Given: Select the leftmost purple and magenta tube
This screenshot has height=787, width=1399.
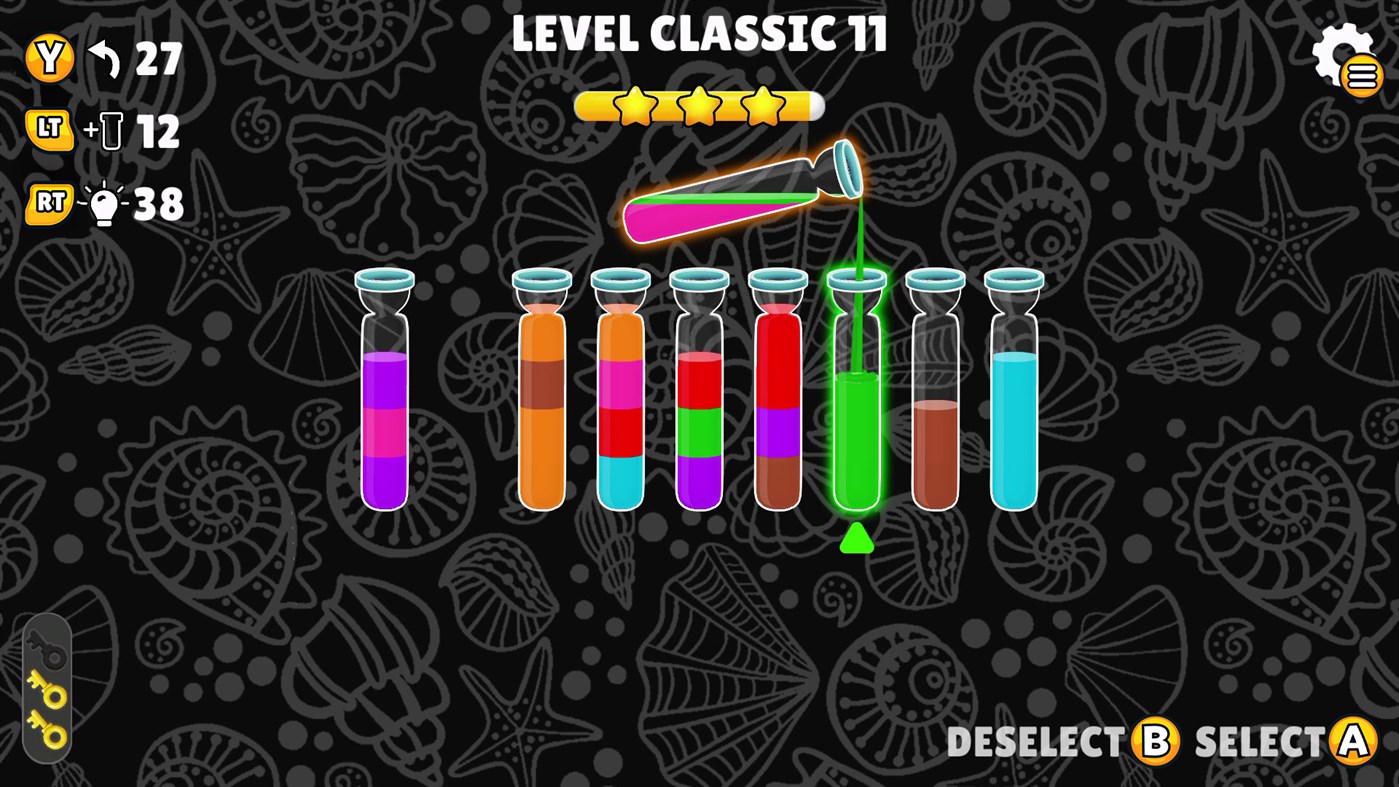Looking at the screenshot, I should point(385,420).
